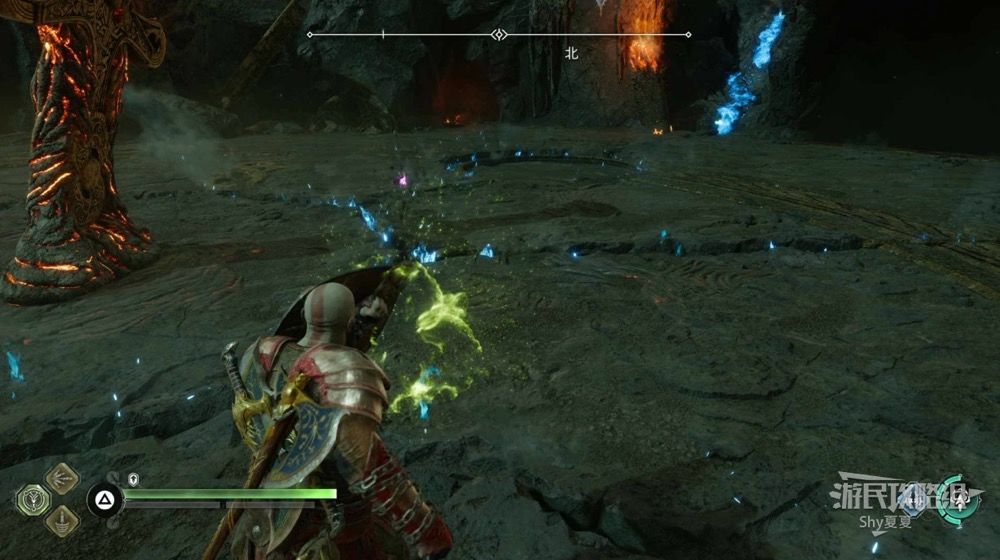This screenshot has height=560, width=1000.
Task: Select the arrow-burst runic attack icon
Action: pyautogui.click(x=62, y=478)
